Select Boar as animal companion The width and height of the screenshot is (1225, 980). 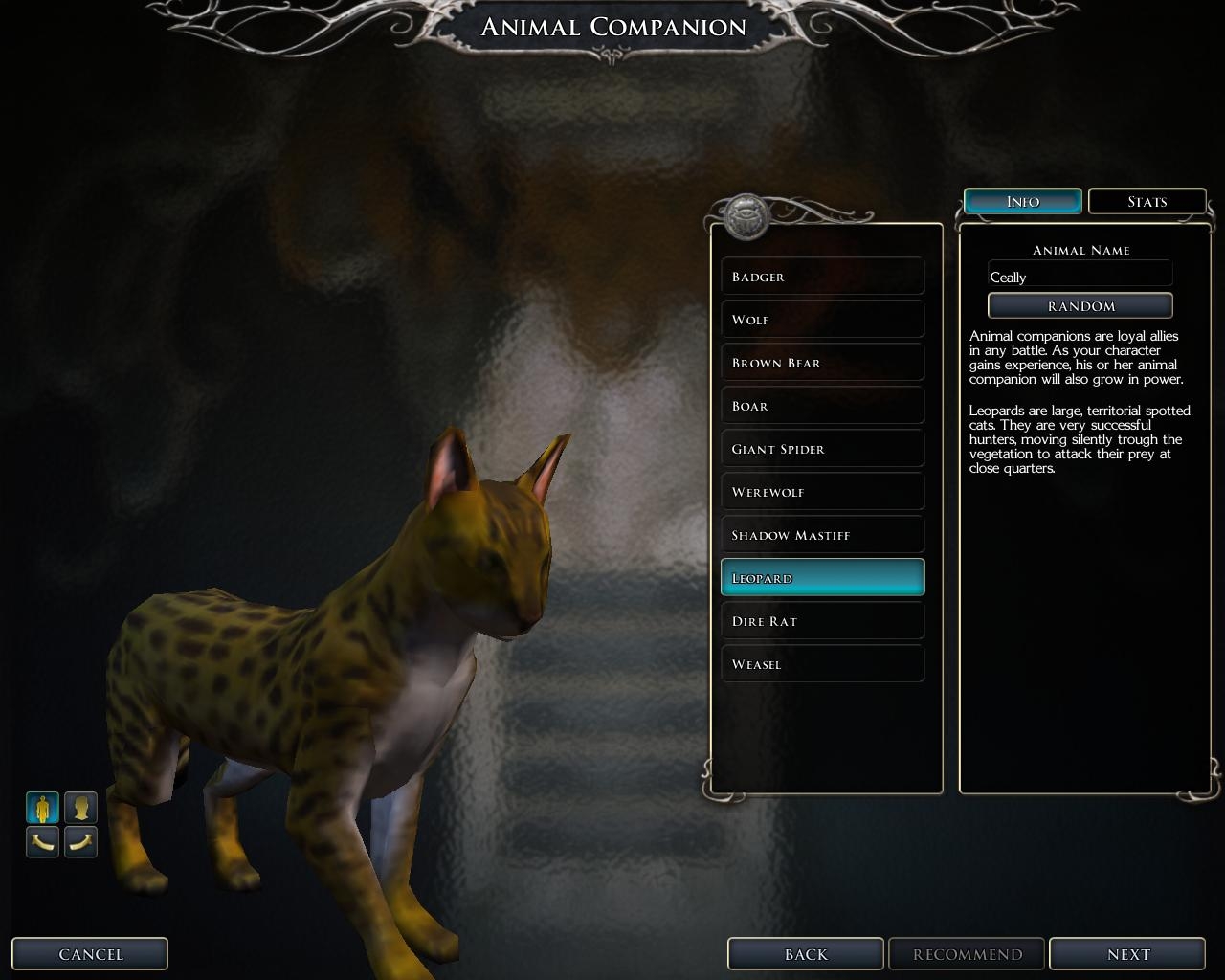click(822, 406)
